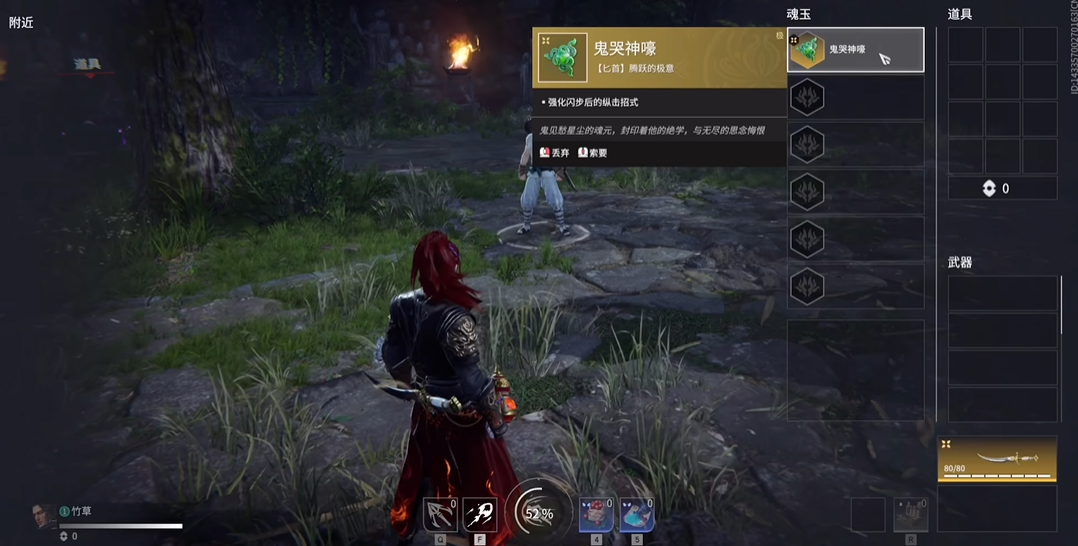Activate the white flame dash skill icon

(480, 514)
